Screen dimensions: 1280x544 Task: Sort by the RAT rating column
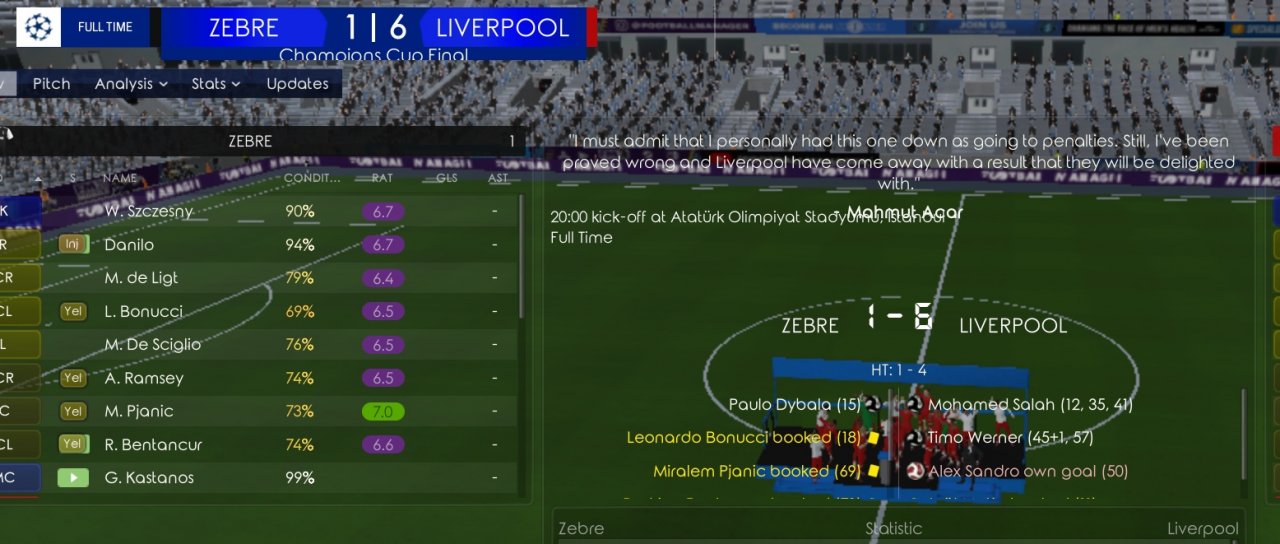(382, 179)
